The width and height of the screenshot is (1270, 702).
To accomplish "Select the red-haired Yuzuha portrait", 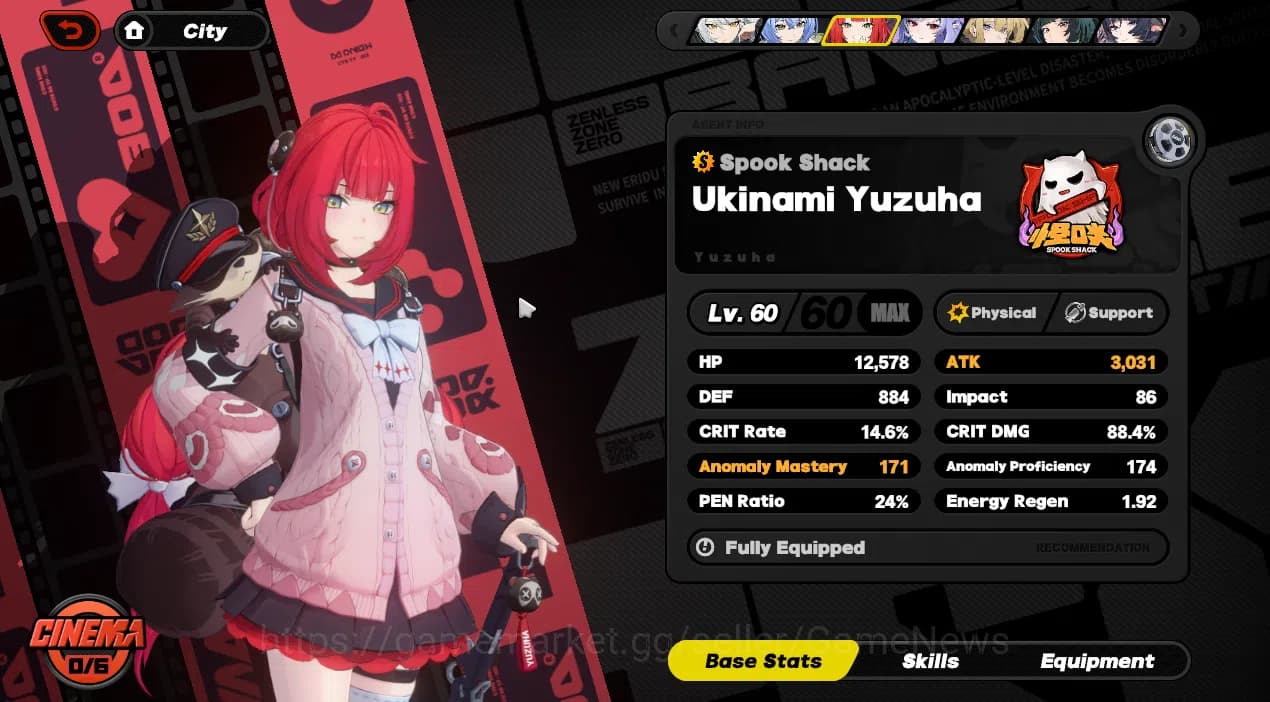I will 860,31.
